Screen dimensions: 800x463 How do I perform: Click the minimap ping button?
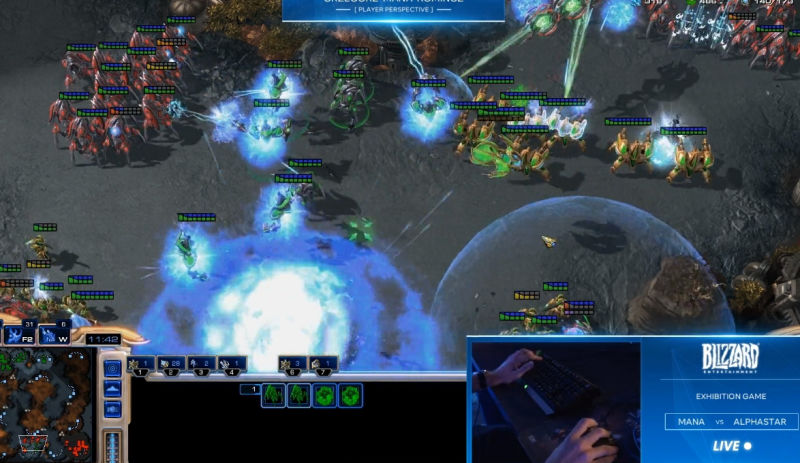click(x=112, y=368)
